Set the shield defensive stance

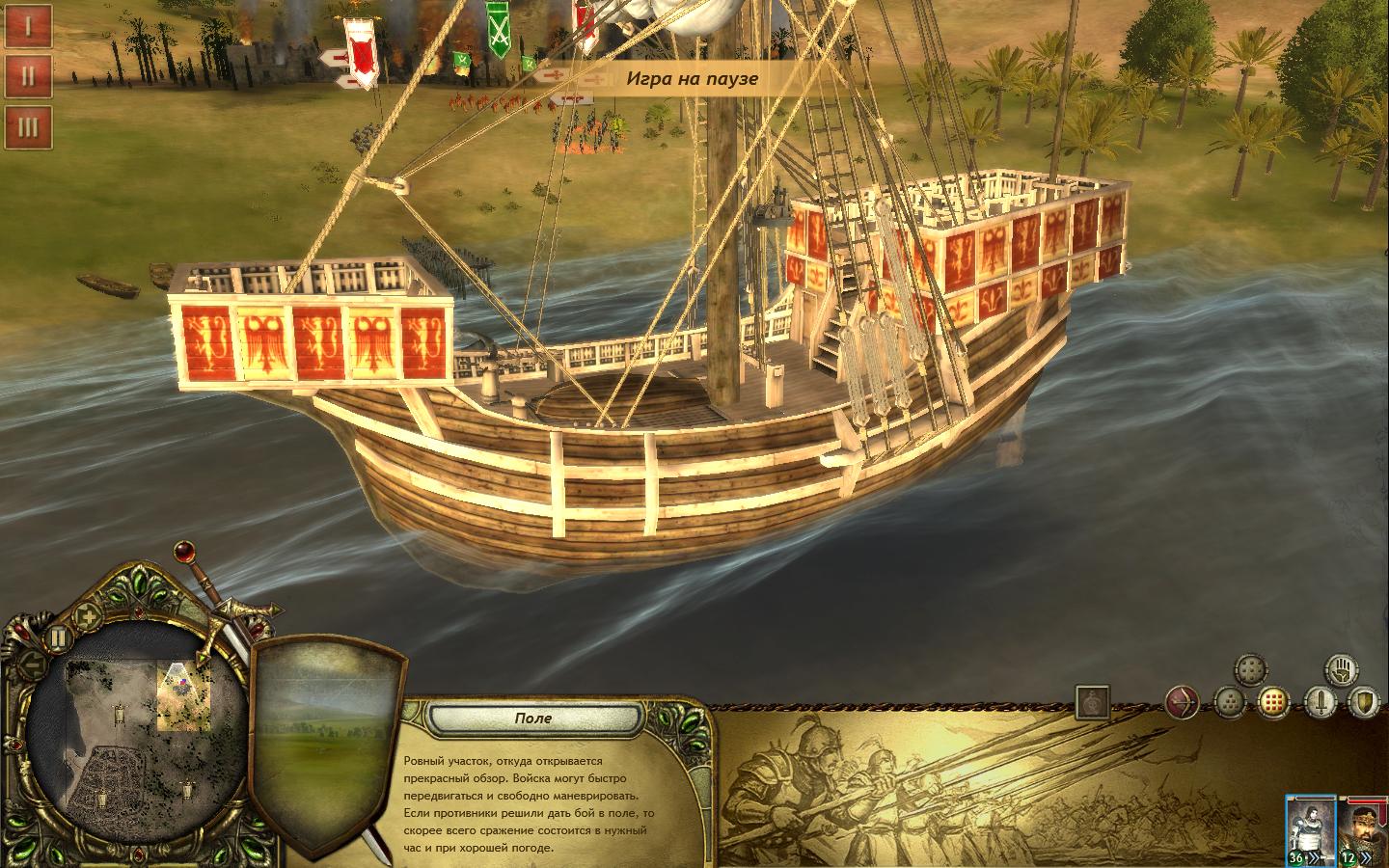click(1363, 702)
